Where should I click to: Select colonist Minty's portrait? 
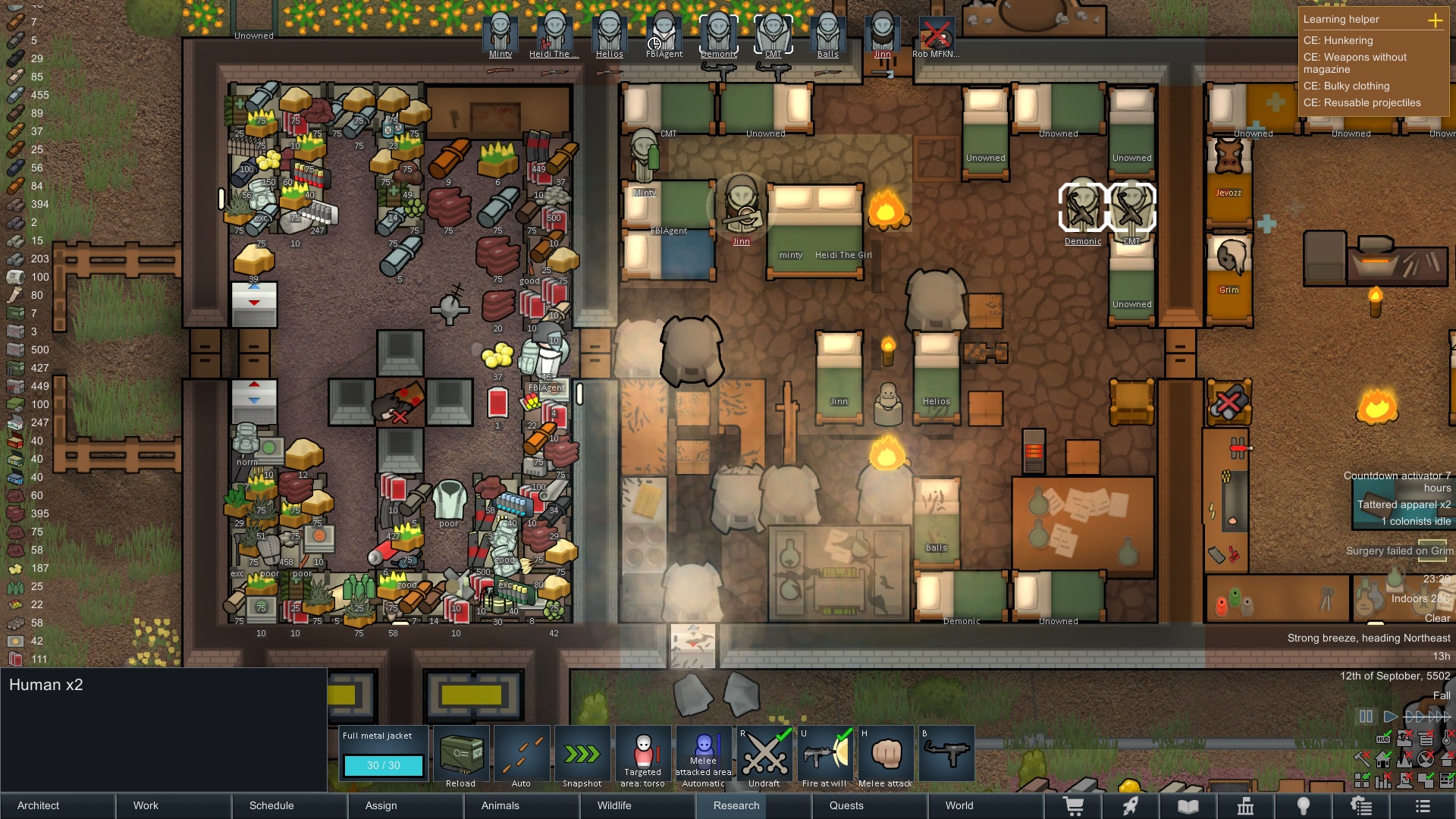(x=500, y=33)
